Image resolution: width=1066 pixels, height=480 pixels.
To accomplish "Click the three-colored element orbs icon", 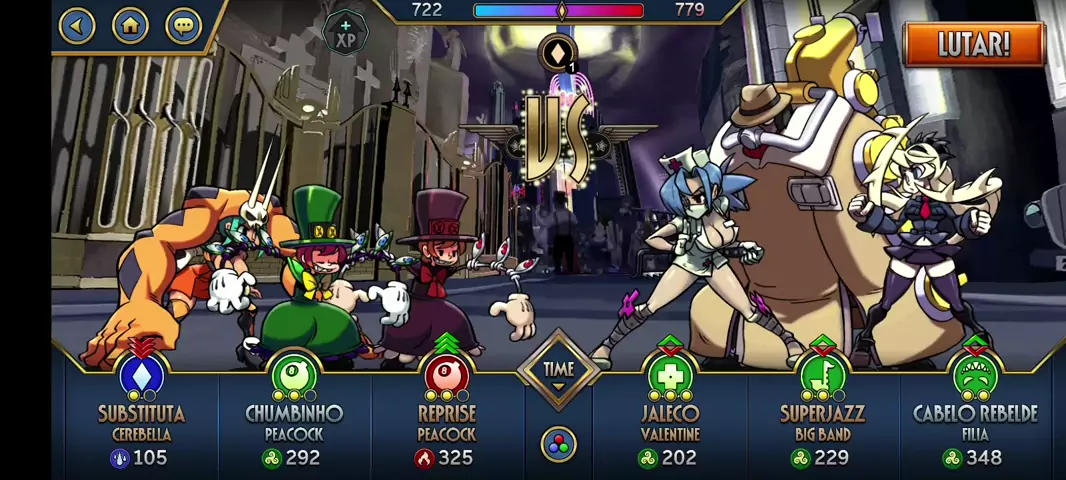I will click(558, 443).
